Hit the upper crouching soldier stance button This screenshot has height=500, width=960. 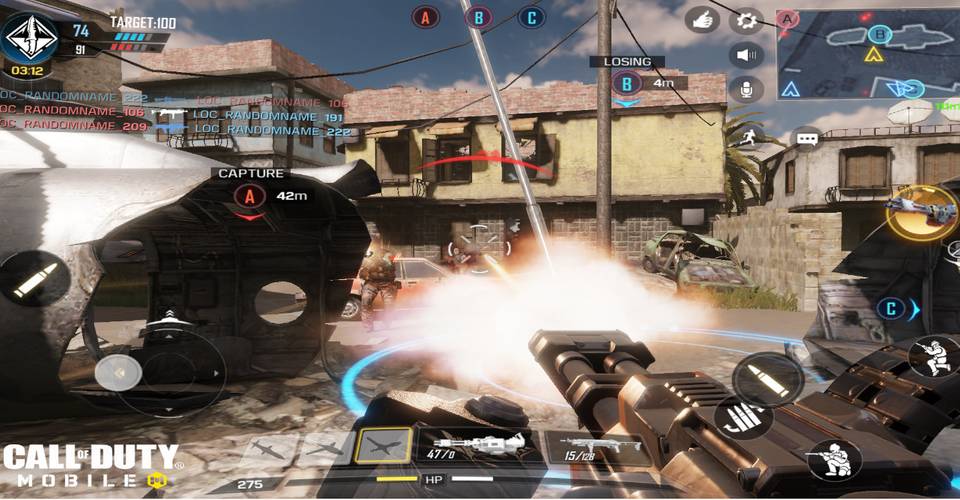click(x=932, y=356)
